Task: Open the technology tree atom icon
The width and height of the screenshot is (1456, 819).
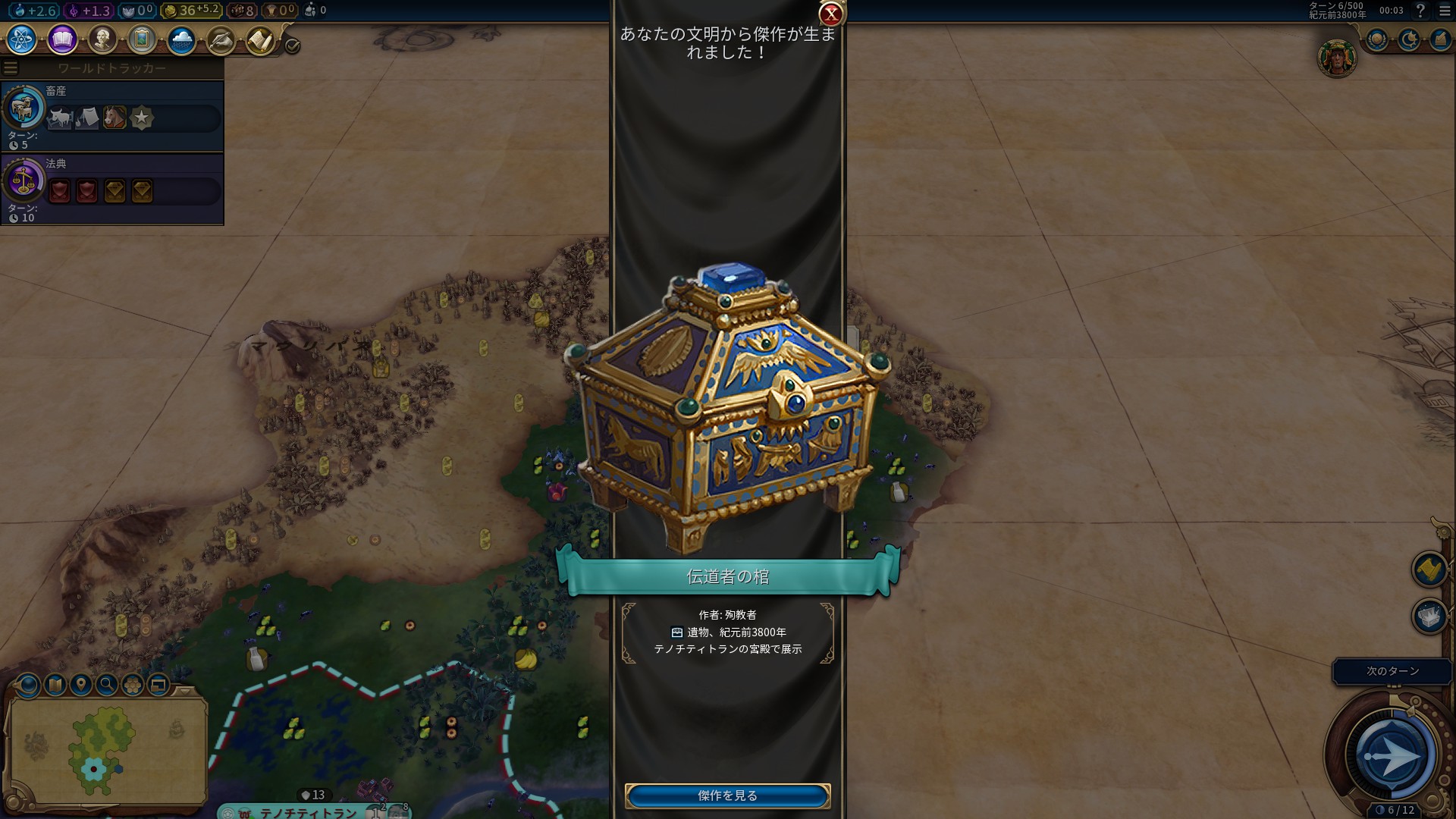Action: coord(22,39)
